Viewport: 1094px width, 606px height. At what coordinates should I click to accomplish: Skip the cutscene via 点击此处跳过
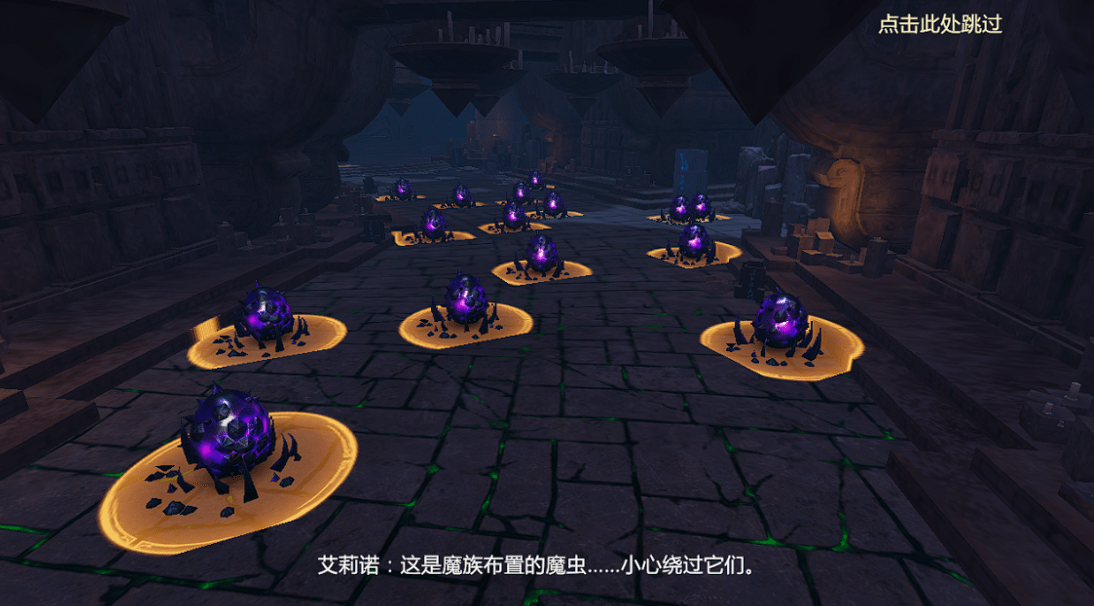point(939,25)
